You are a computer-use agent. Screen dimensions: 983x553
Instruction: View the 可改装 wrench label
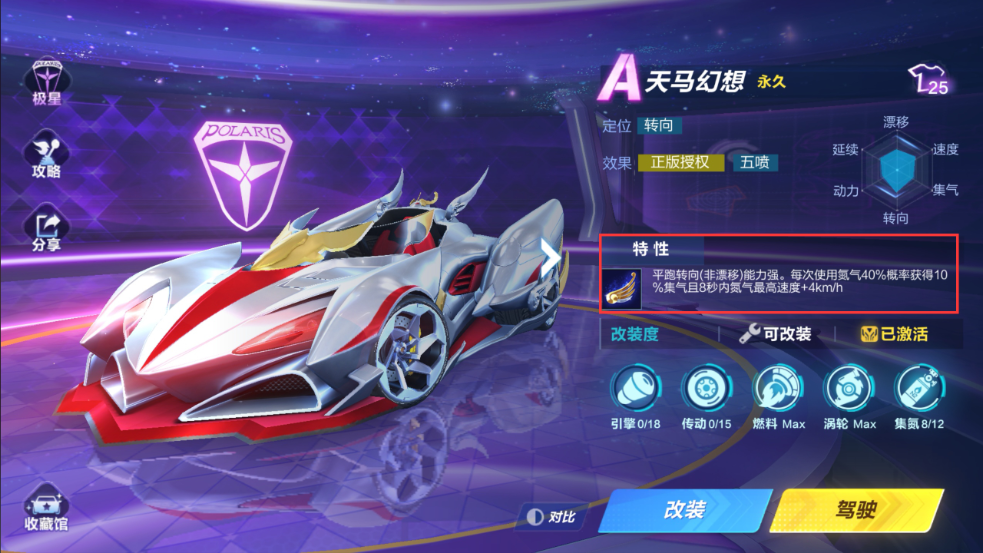coord(775,335)
